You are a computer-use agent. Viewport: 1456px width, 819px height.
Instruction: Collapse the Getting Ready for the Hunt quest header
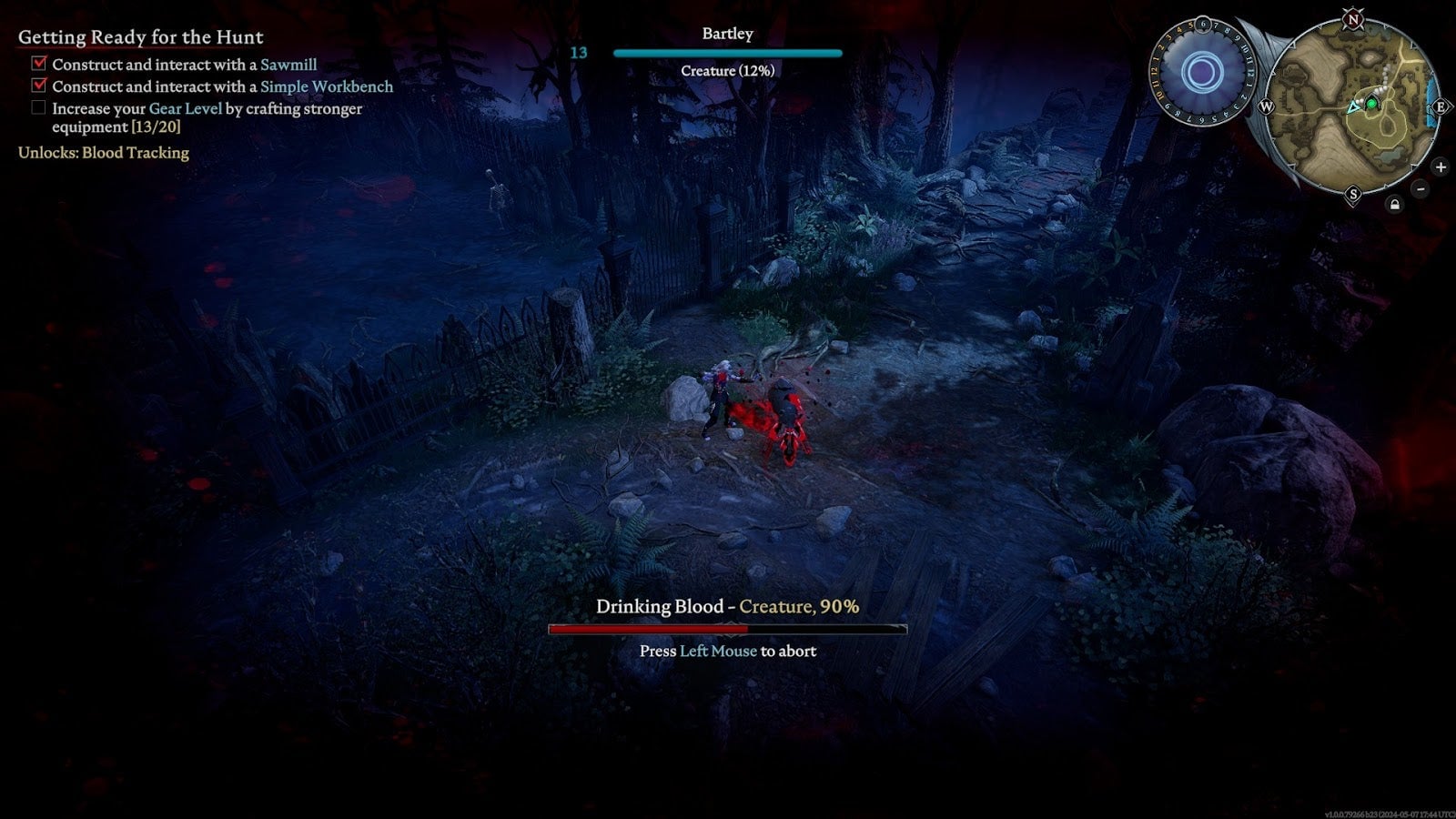point(139,37)
